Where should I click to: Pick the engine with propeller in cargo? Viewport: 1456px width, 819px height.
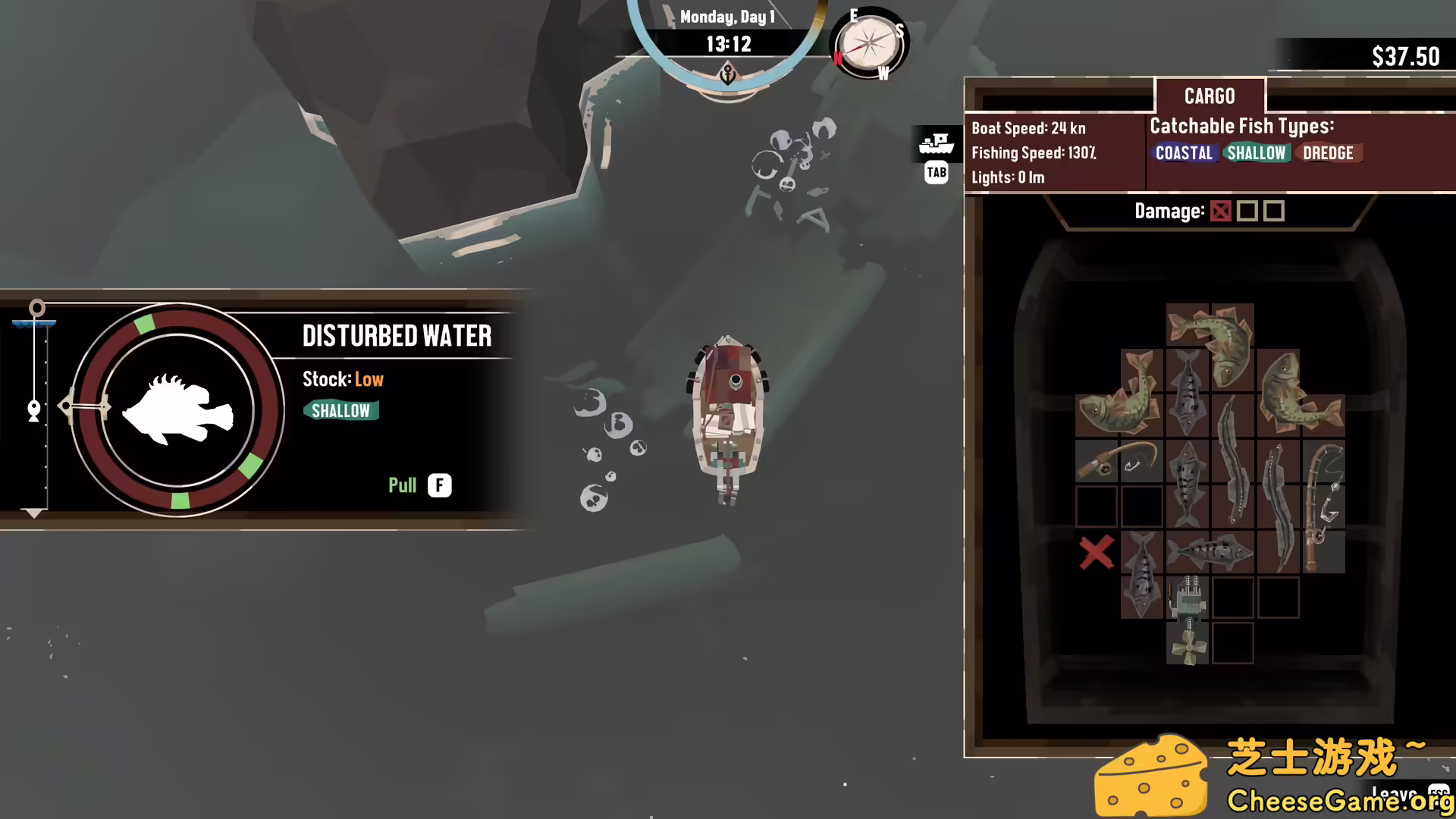click(x=1188, y=620)
